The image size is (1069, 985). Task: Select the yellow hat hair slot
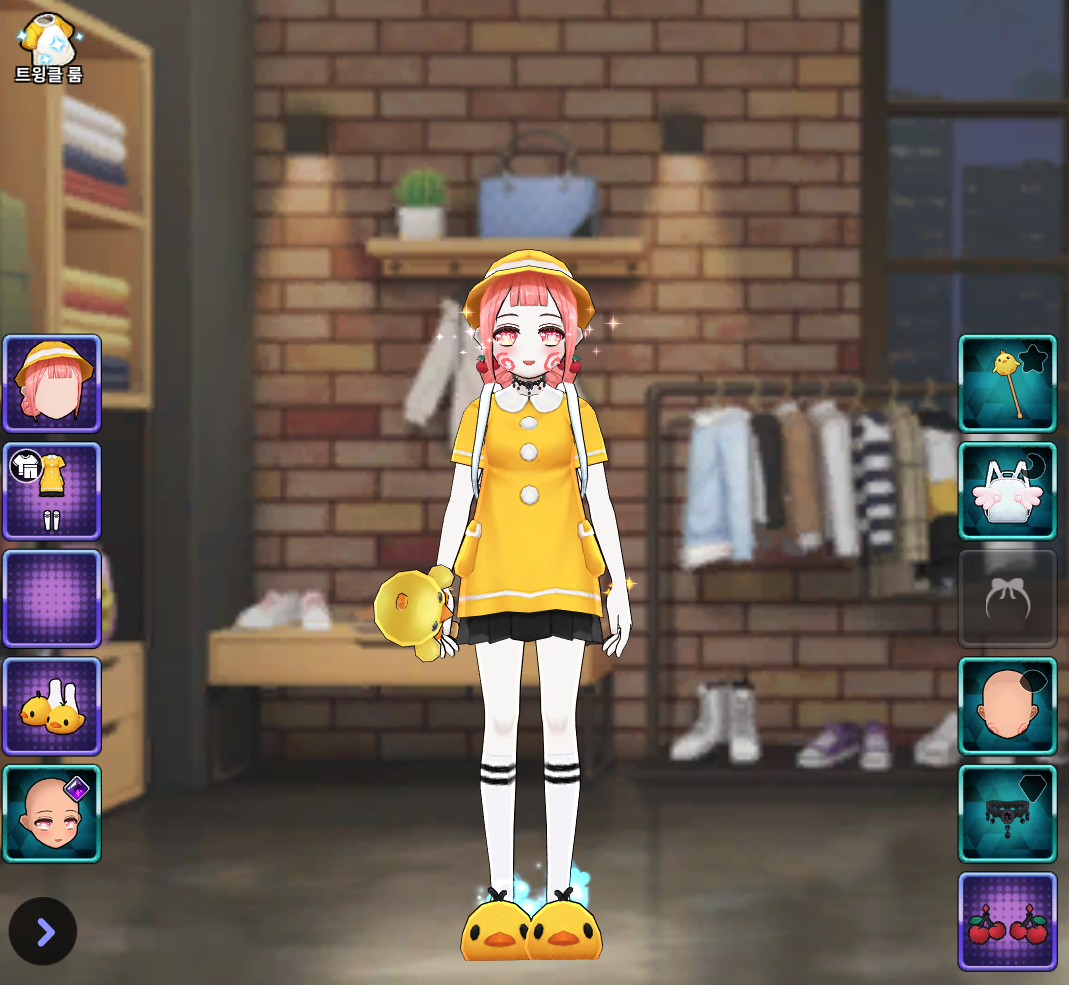pyautogui.click(x=52, y=384)
